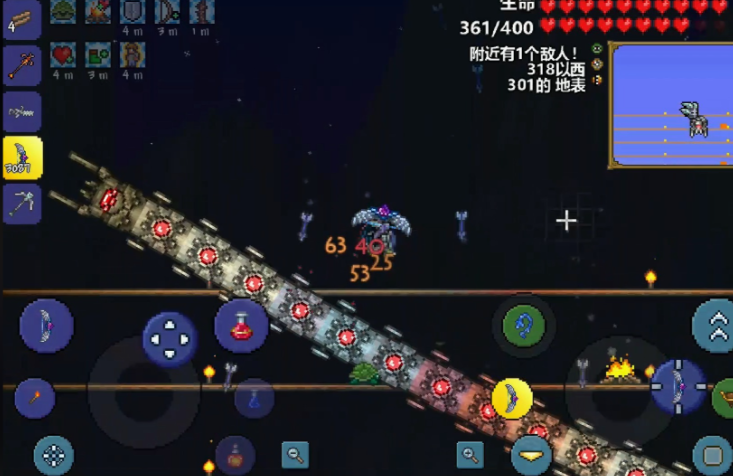
Task: Select the pickaxe hotbar slot
Action: (22, 203)
